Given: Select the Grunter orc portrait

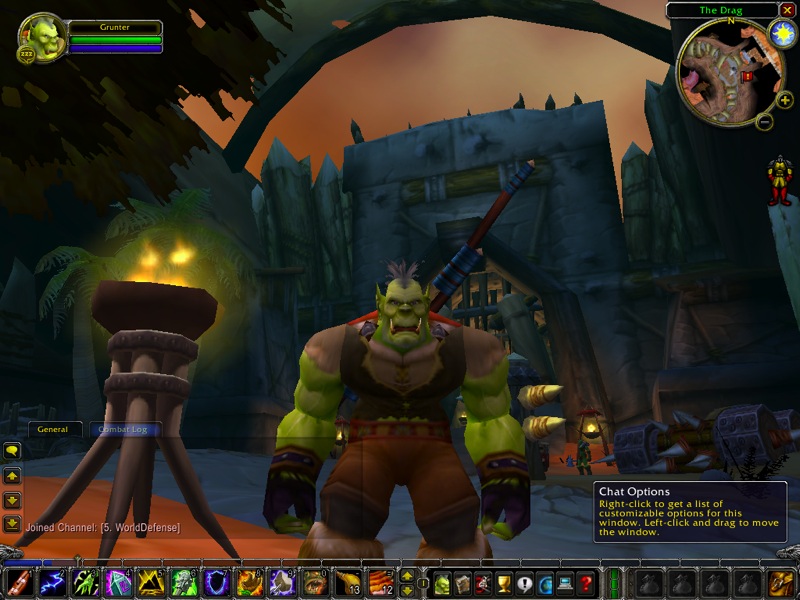Looking at the screenshot, I should pos(43,37).
